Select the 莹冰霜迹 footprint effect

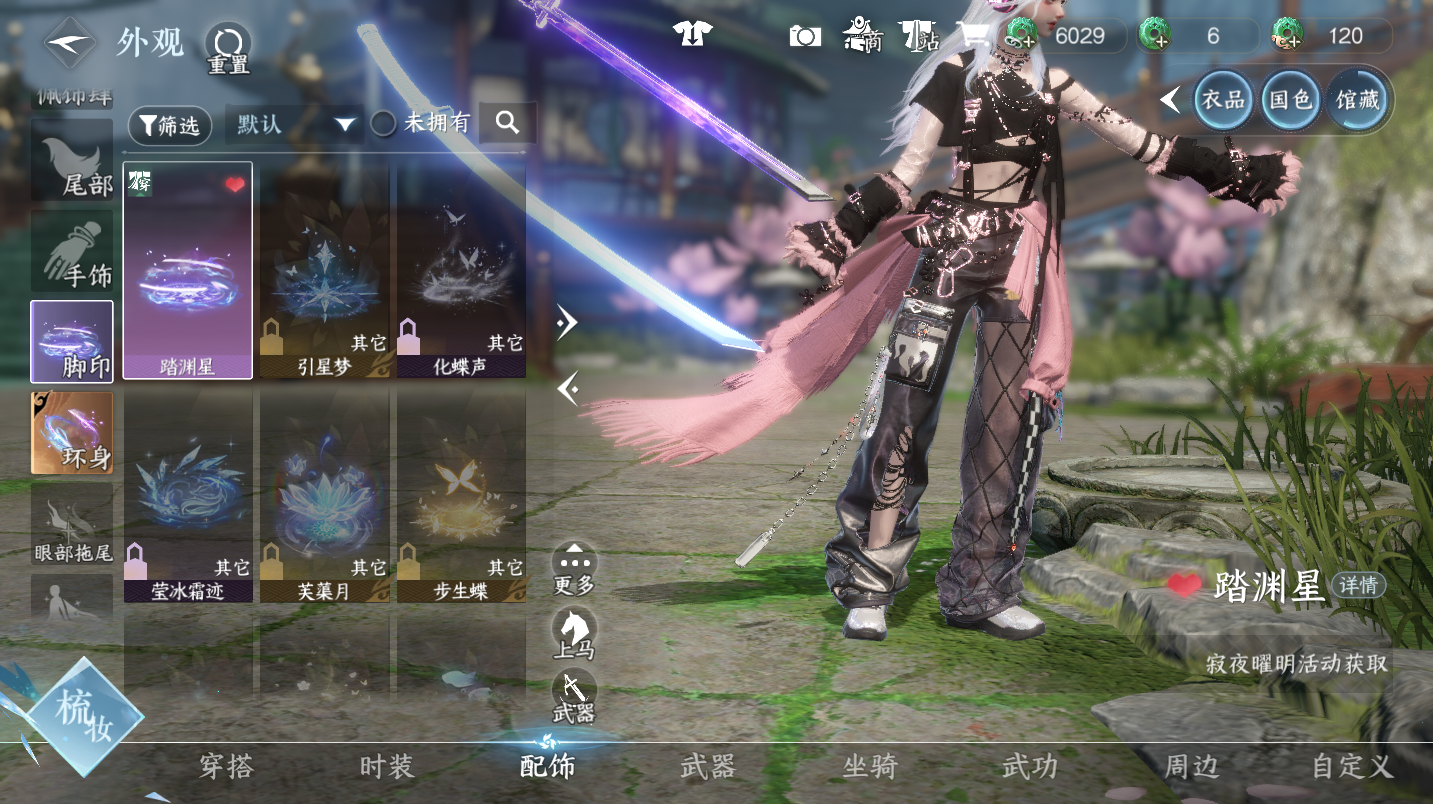pyautogui.click(x=187, y=495)
